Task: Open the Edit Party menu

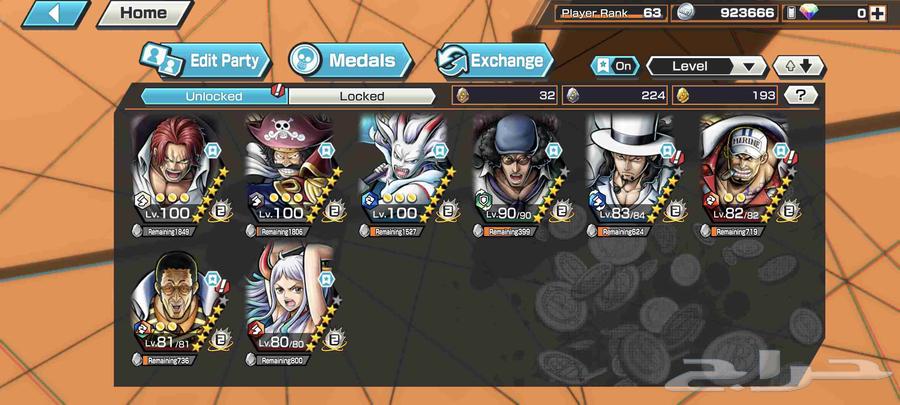Action: (x=207, y=61)
